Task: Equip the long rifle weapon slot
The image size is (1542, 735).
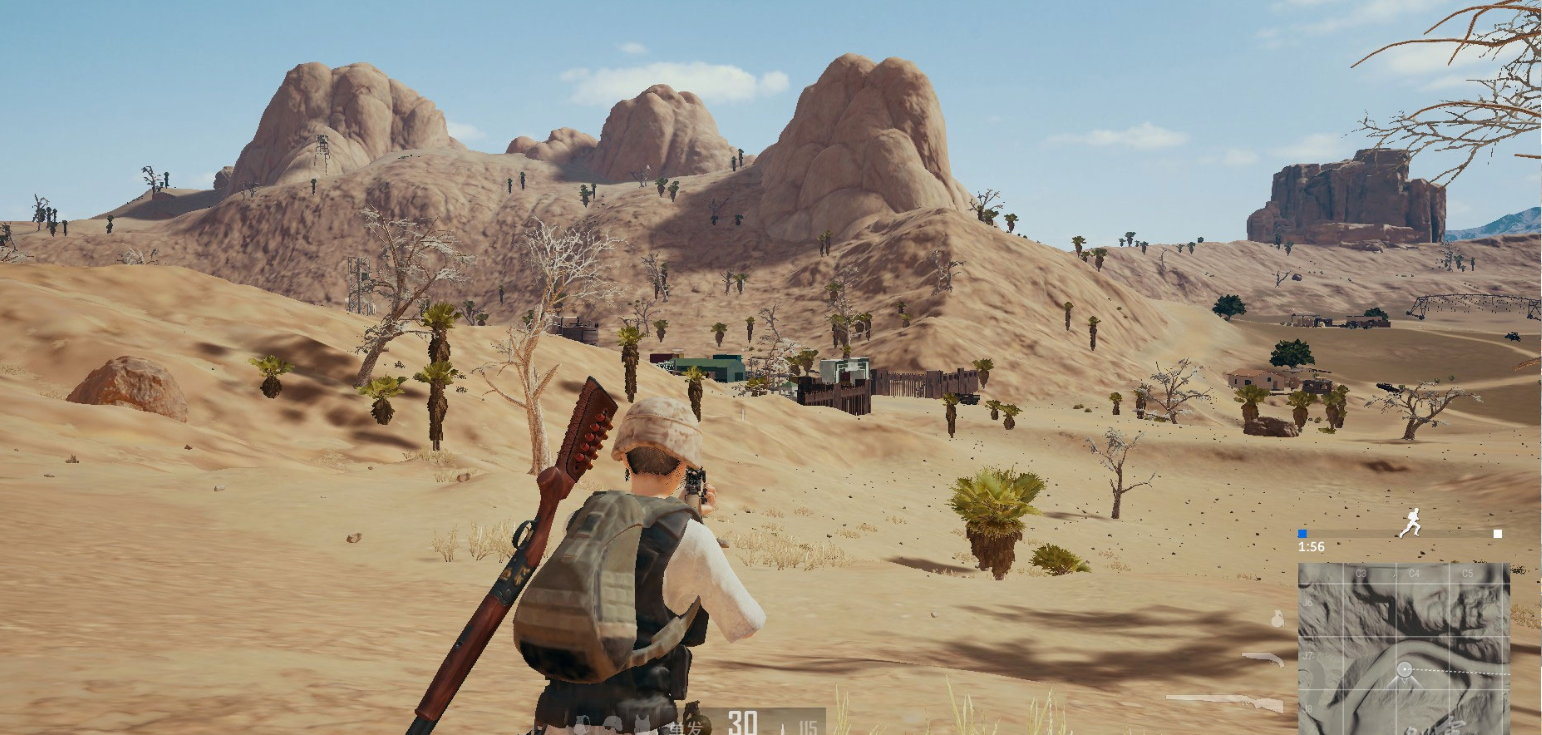Action: click(1225, 701)
